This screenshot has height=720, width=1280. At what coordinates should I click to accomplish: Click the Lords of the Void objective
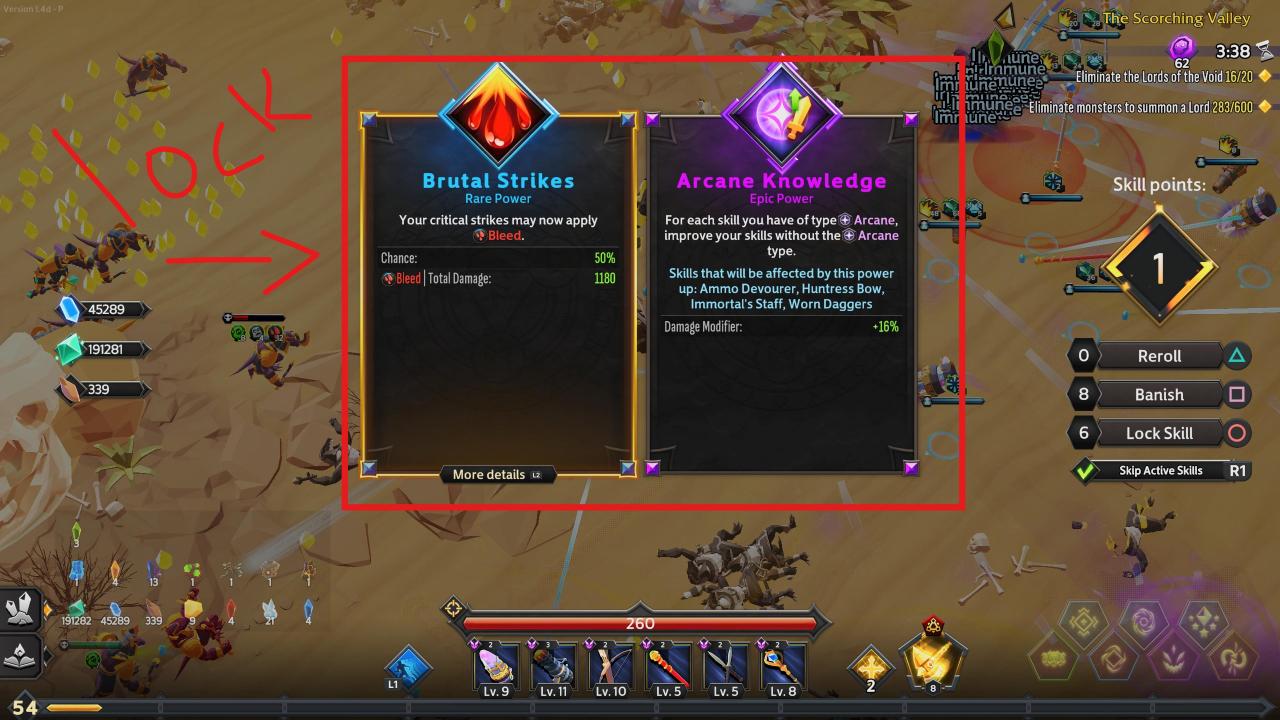click(1160, 76)
